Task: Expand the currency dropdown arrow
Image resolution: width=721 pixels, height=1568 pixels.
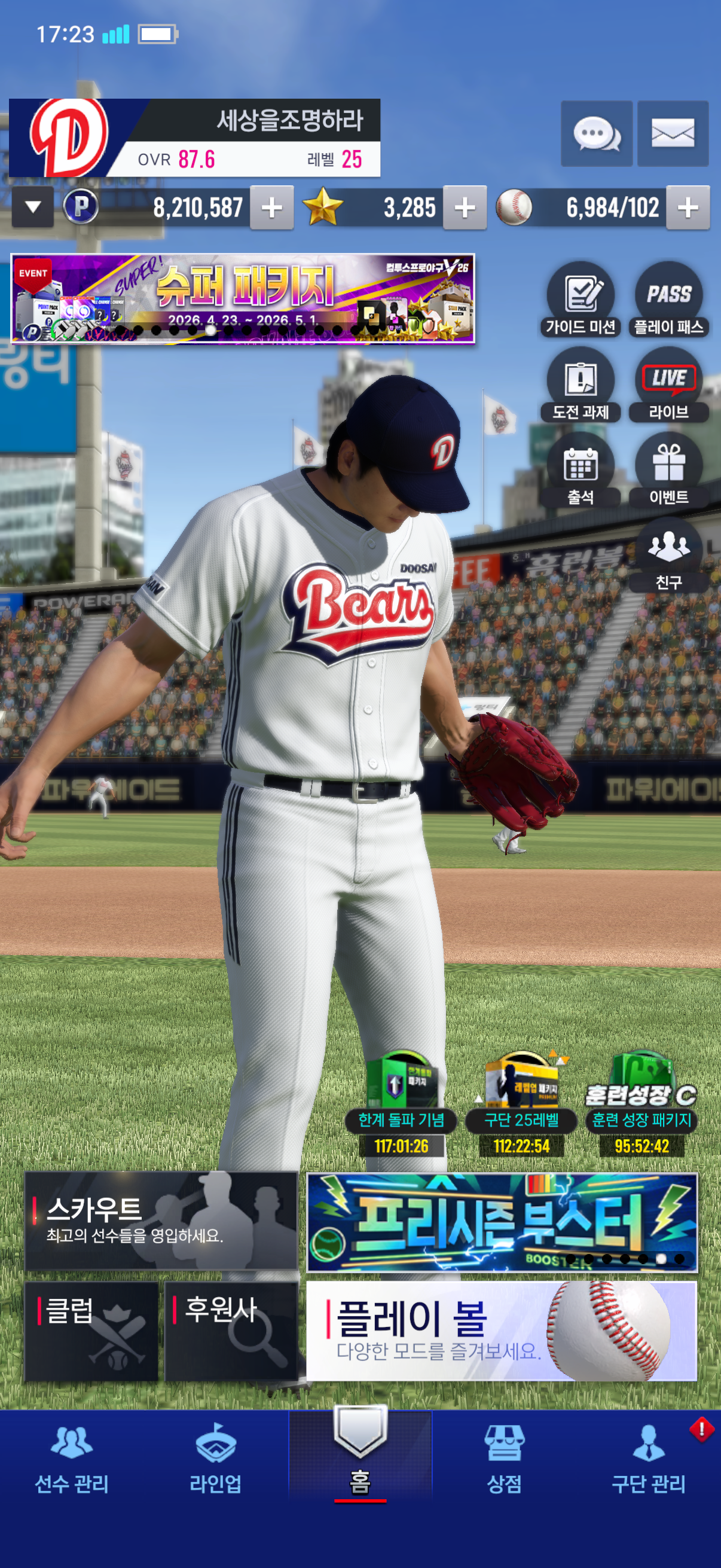Action: coord(33,208)
